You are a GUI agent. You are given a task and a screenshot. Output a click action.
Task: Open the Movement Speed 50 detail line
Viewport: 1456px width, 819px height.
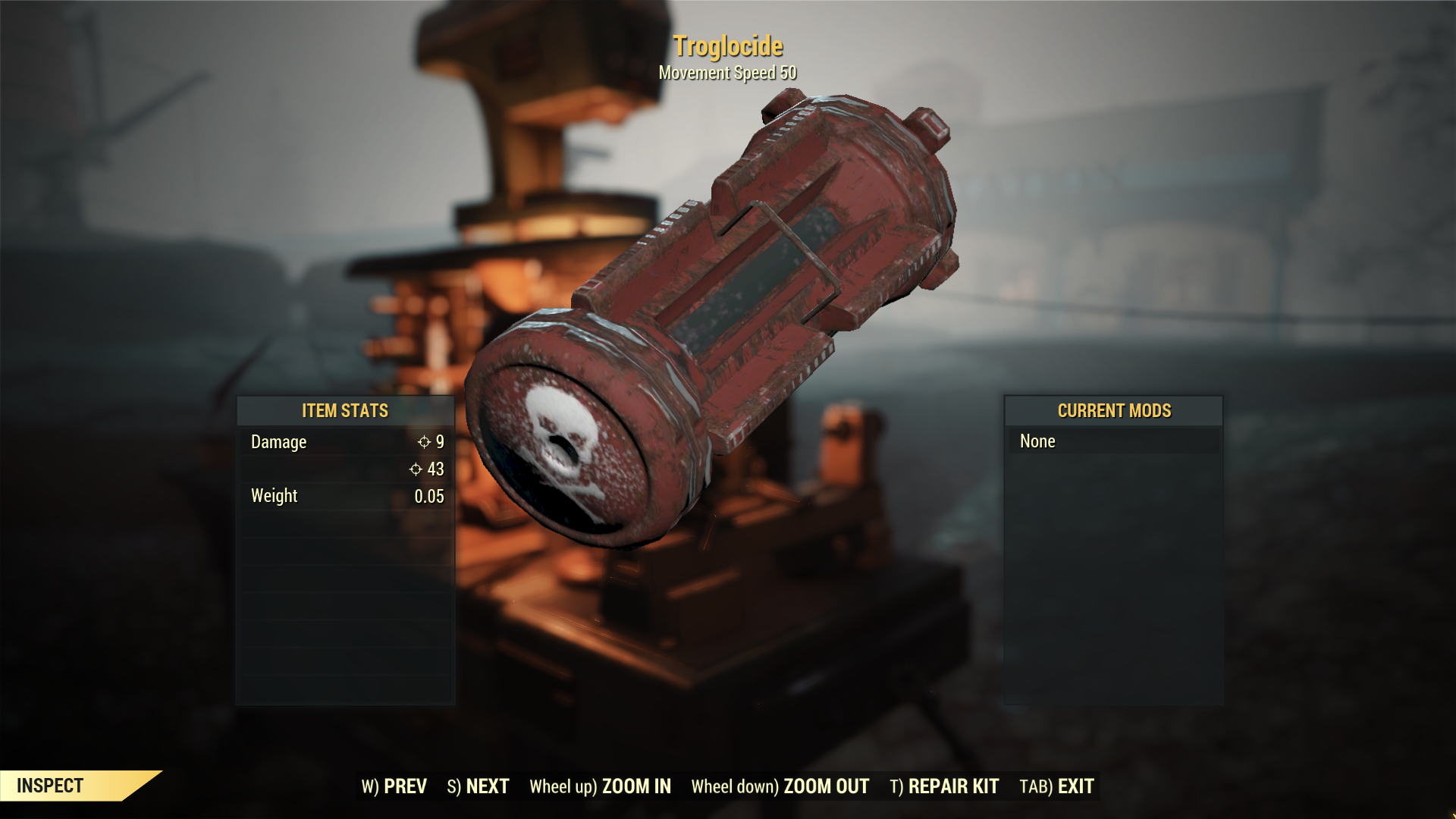727,74
